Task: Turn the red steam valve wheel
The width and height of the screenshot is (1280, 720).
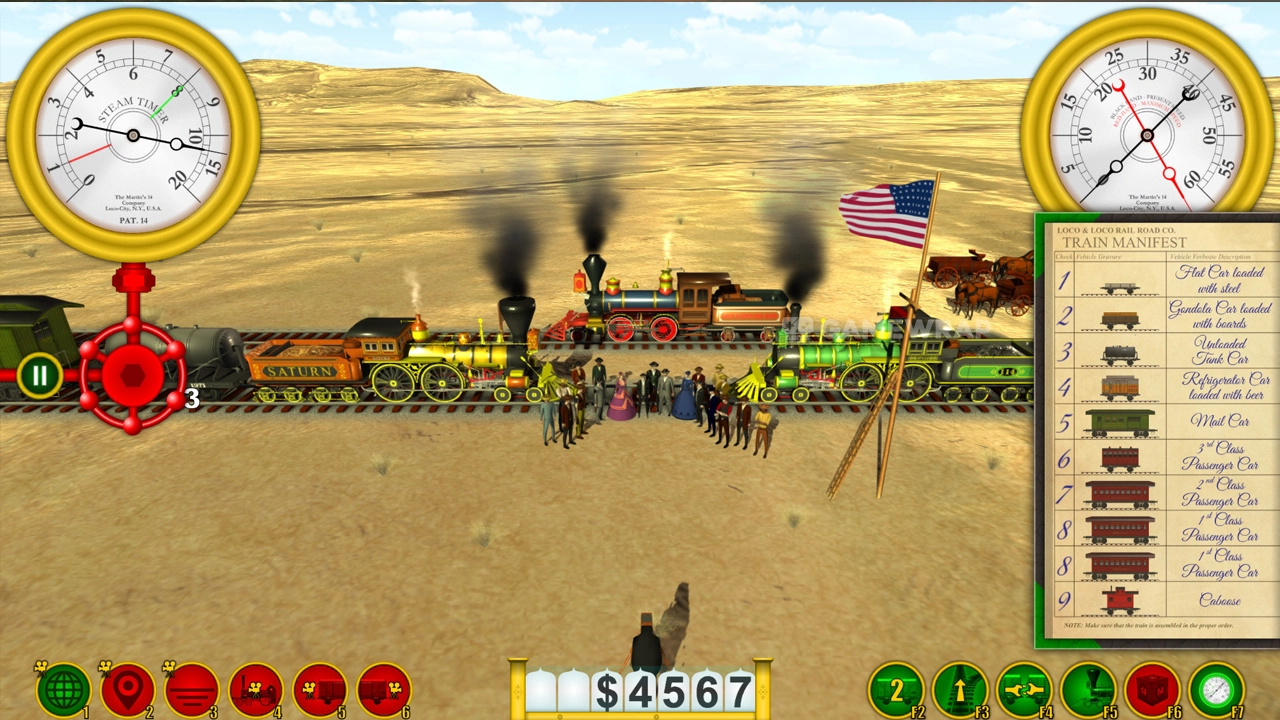Action: (132, 375)
